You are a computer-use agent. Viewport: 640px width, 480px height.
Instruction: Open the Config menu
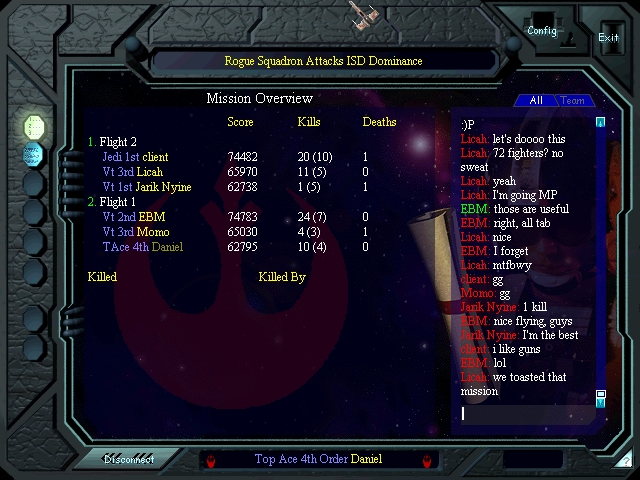[x=542, y=30]
